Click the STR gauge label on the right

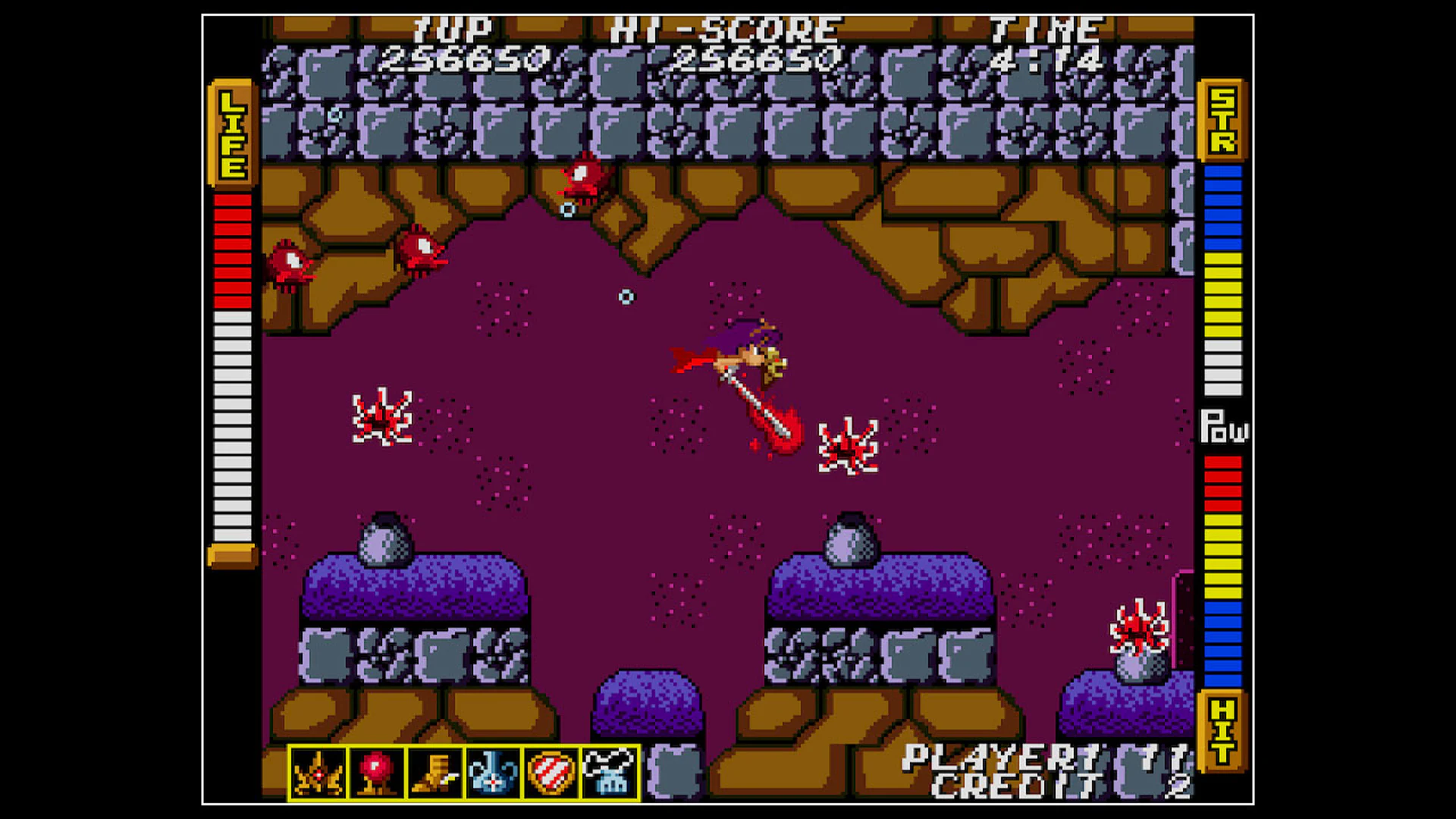pyautogui.click(x=1221, y=121)
